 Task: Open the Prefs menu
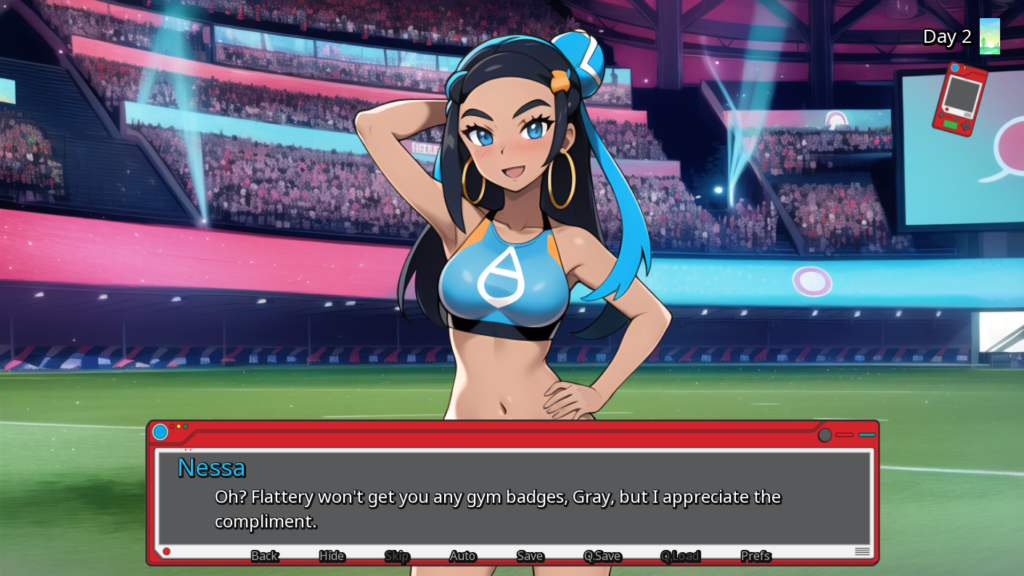(756, 556)
